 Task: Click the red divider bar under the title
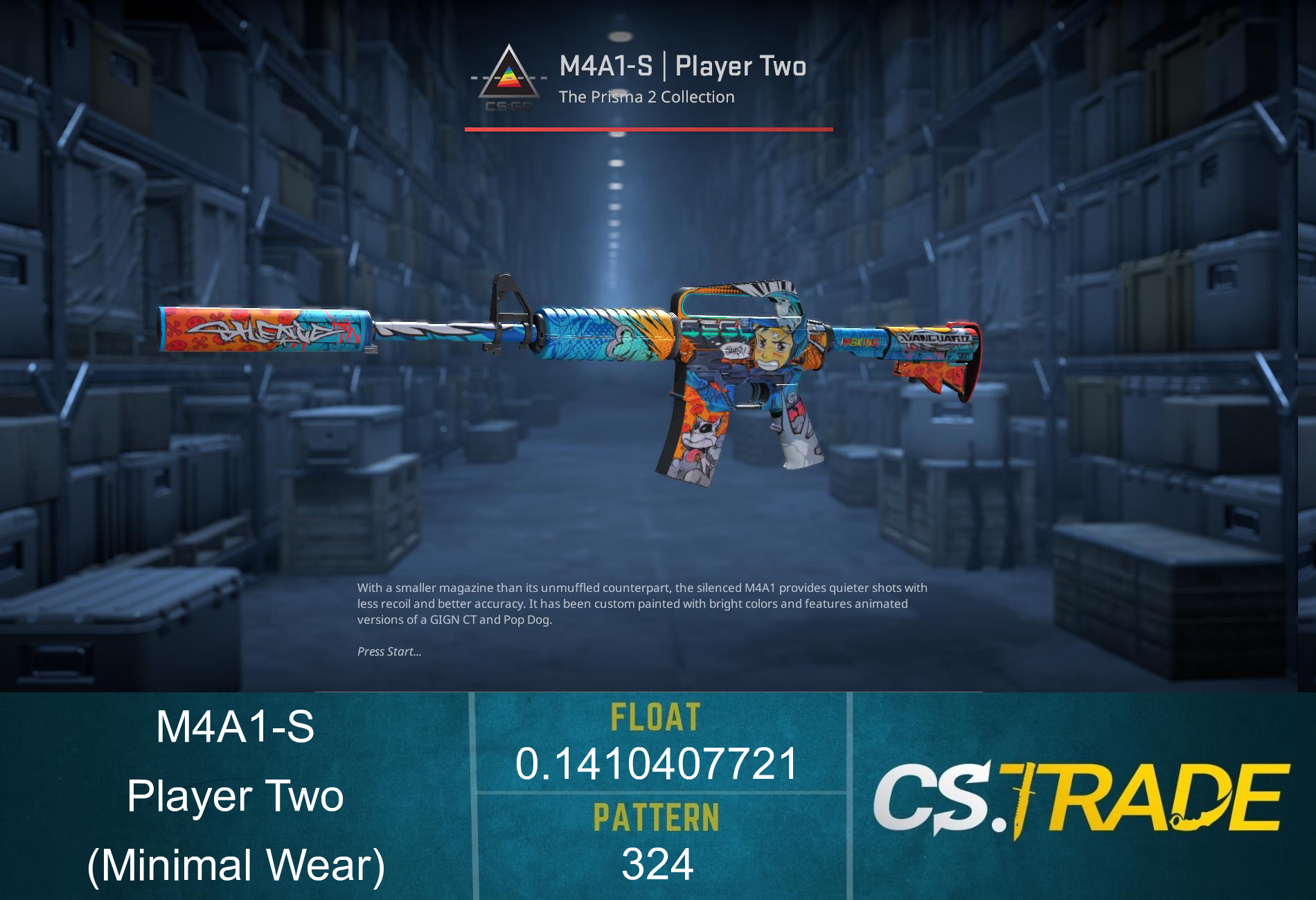(648, 129)
